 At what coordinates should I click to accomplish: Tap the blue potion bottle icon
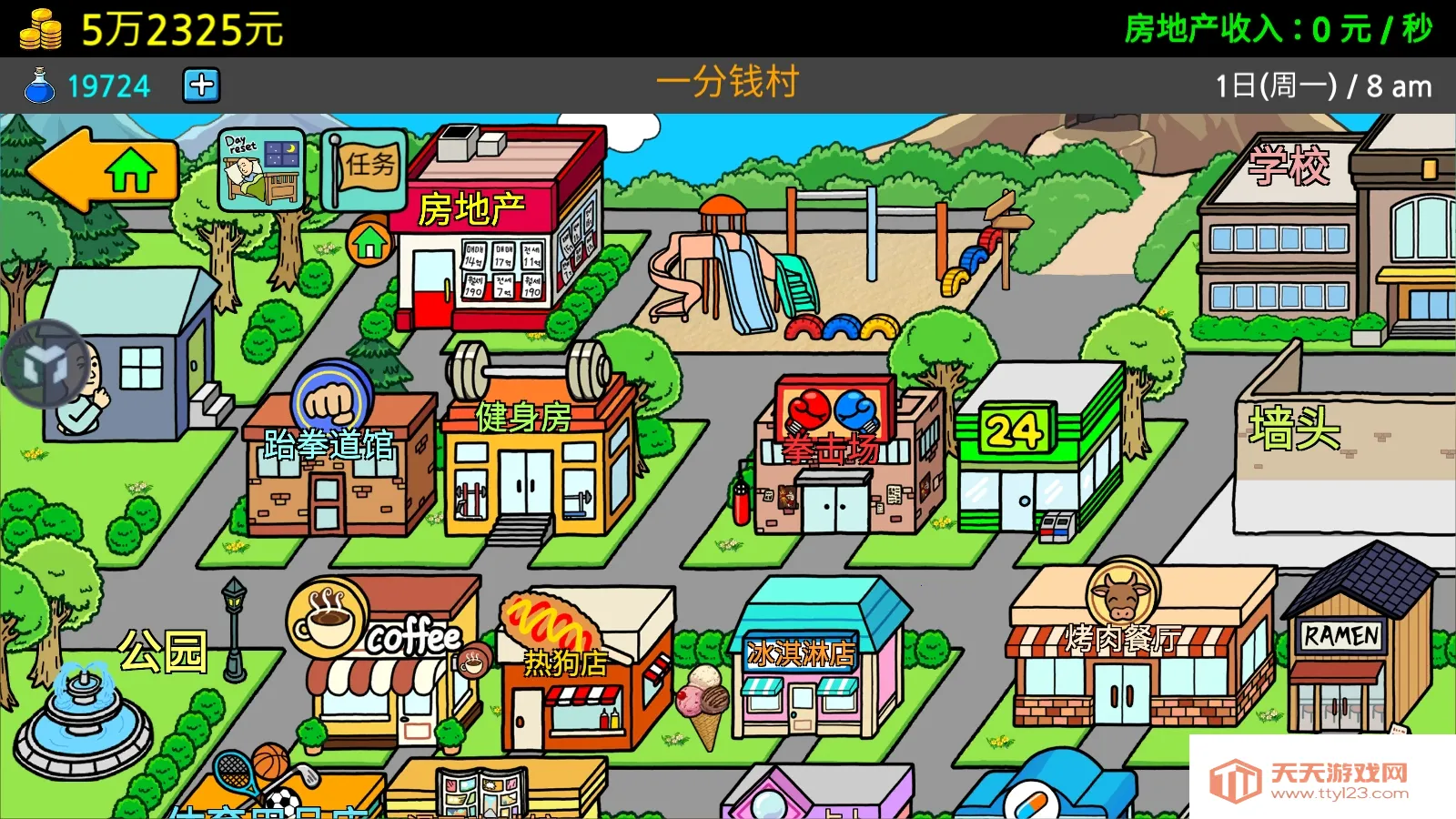(38, 86)
